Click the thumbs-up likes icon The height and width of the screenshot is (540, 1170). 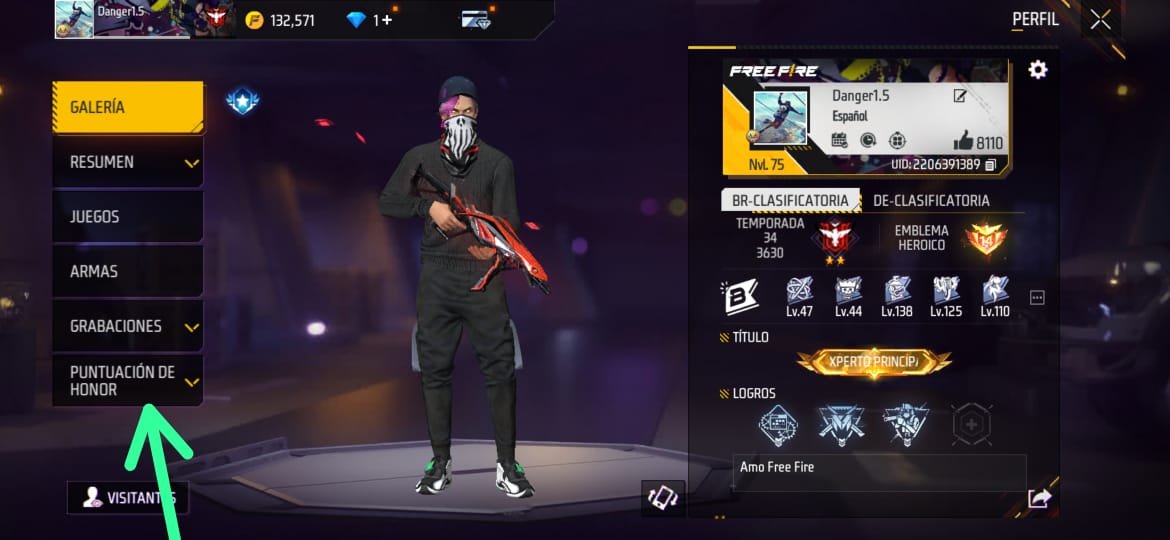[x=963, y=141]
